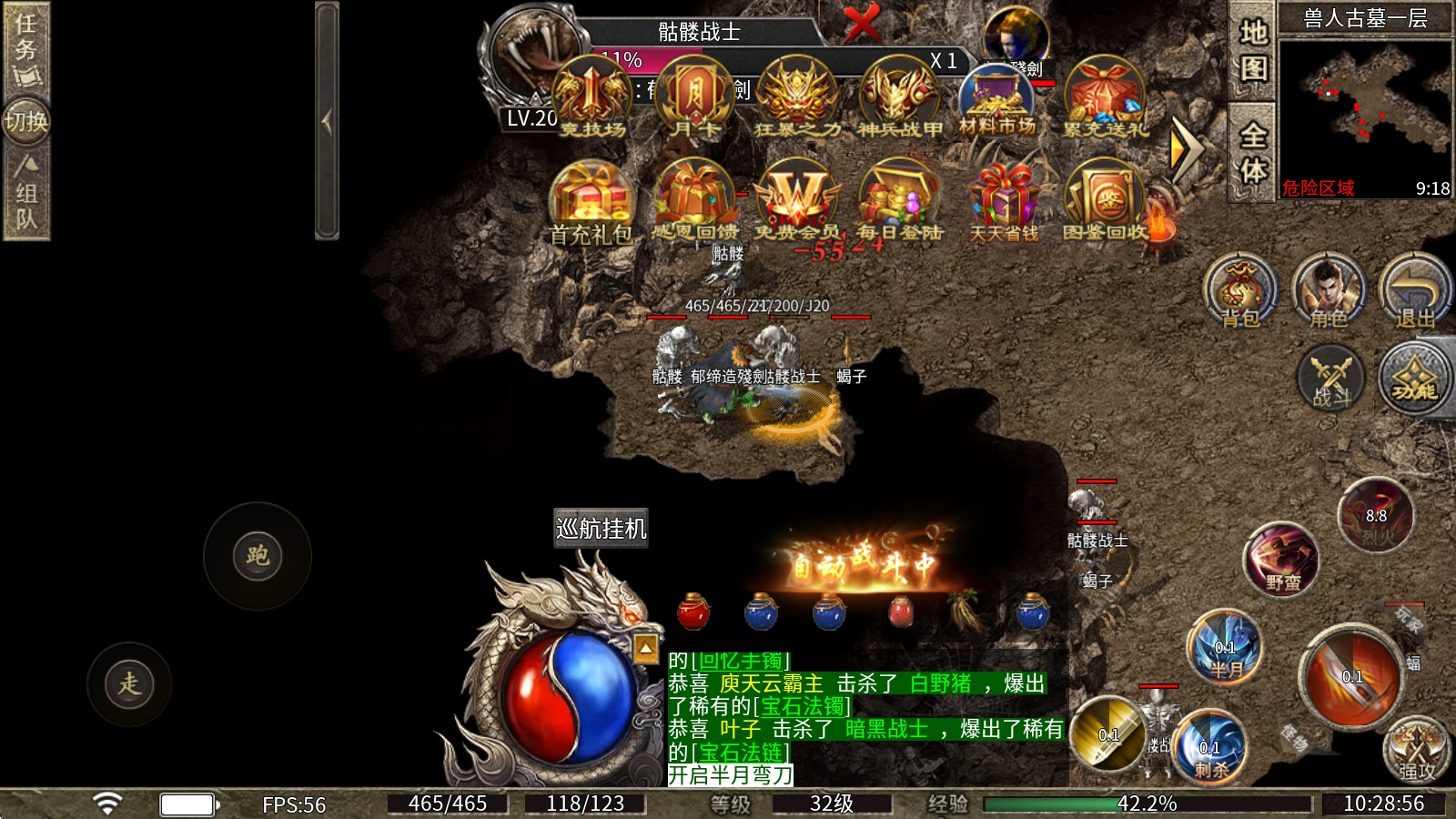Open the 月卡 monthly card icon
Viewport: 1456px width, 819px height.
[695, 98]
